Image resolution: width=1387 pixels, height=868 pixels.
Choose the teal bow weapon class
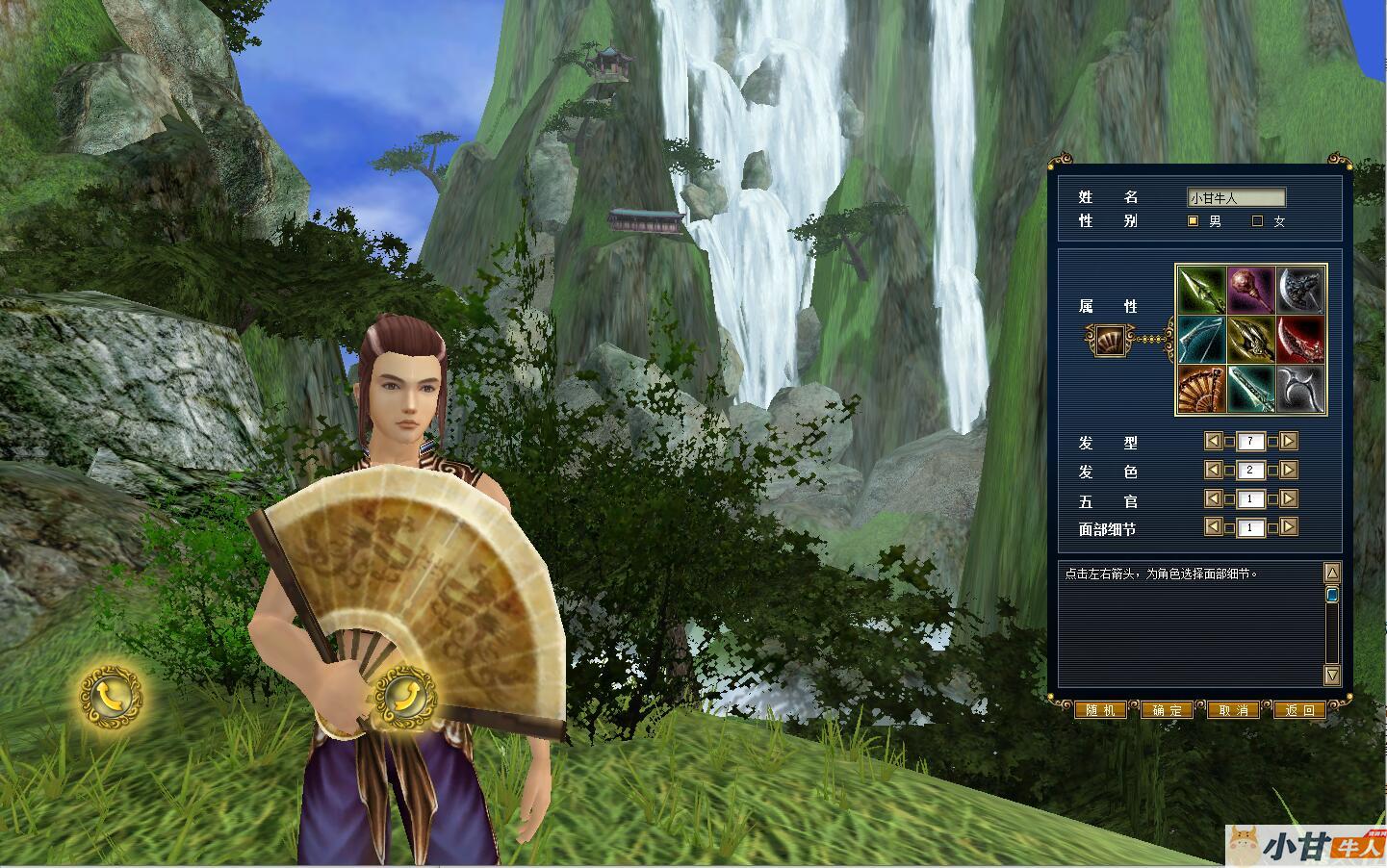coord(1201,340)
